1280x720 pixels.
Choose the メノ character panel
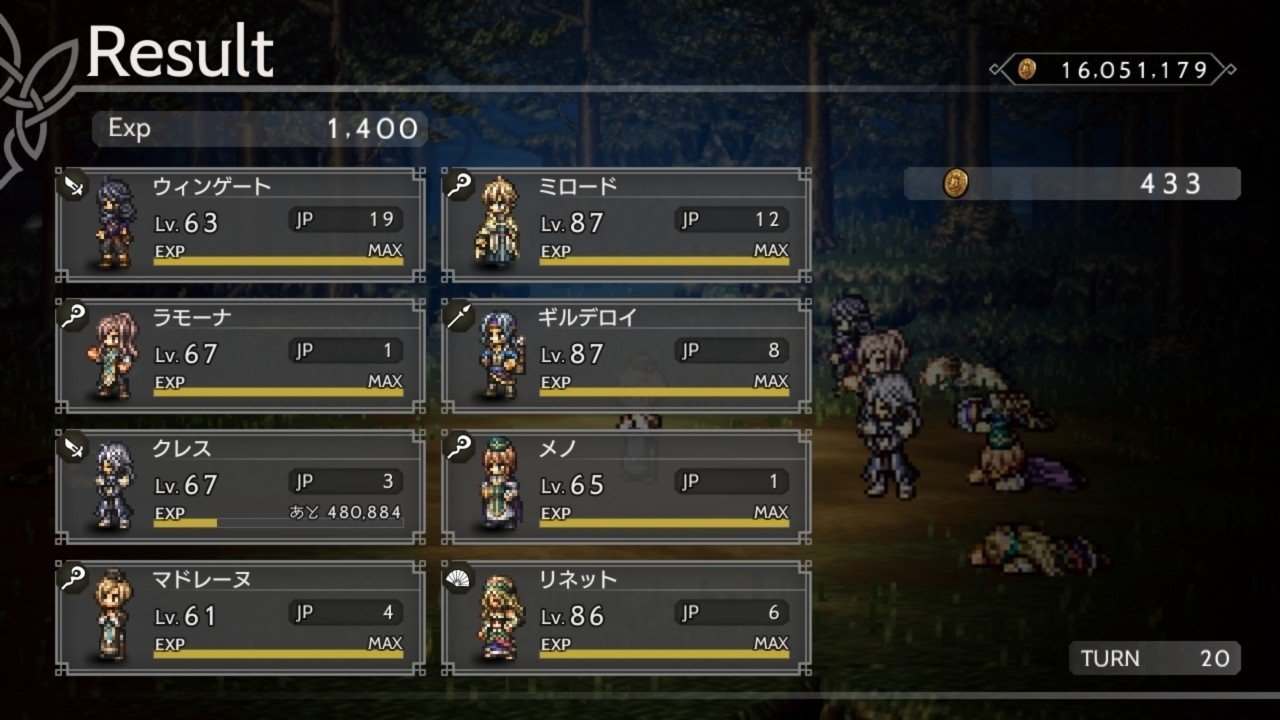(626, 487)
